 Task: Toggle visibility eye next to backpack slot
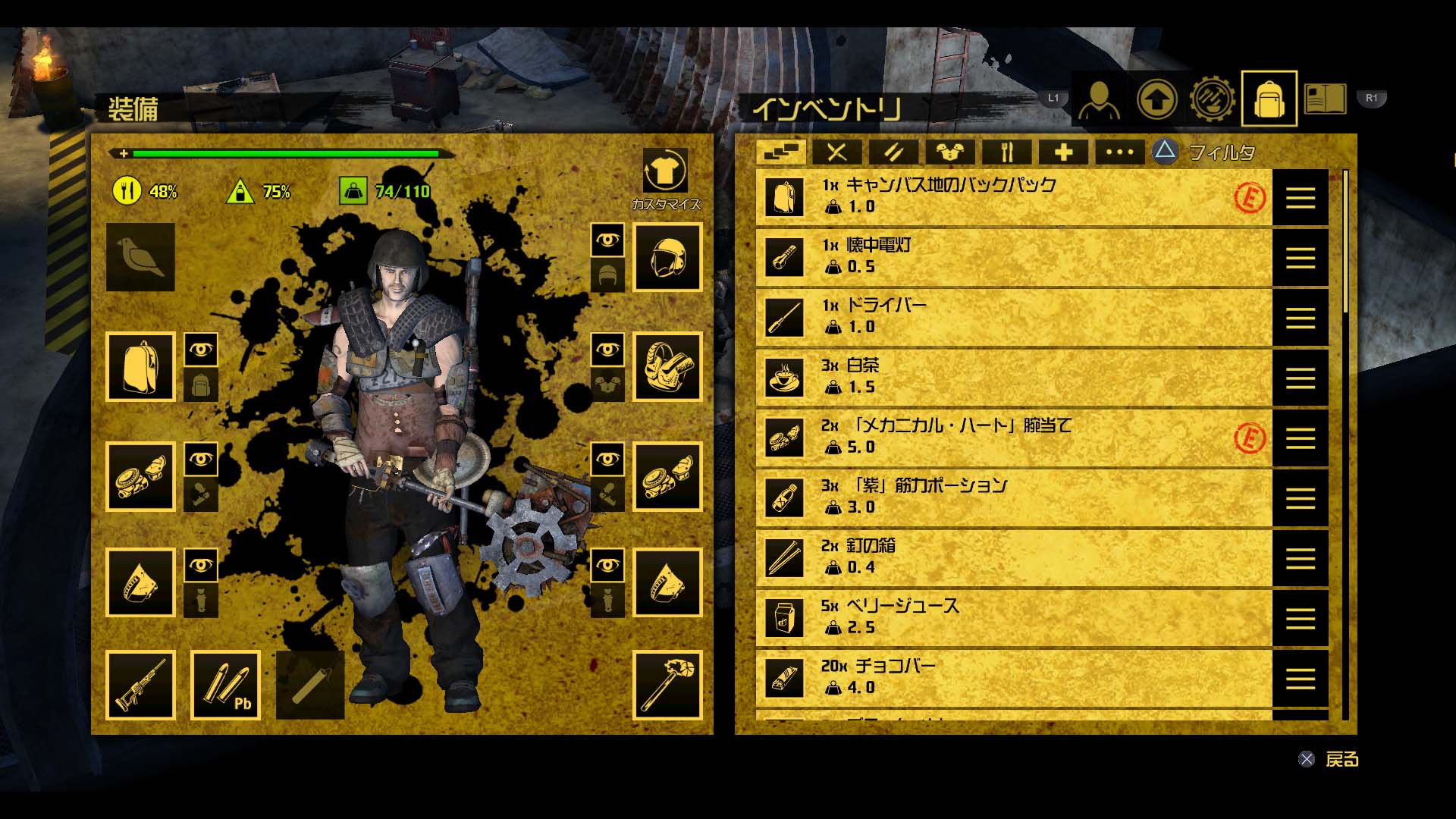point(201,350)
